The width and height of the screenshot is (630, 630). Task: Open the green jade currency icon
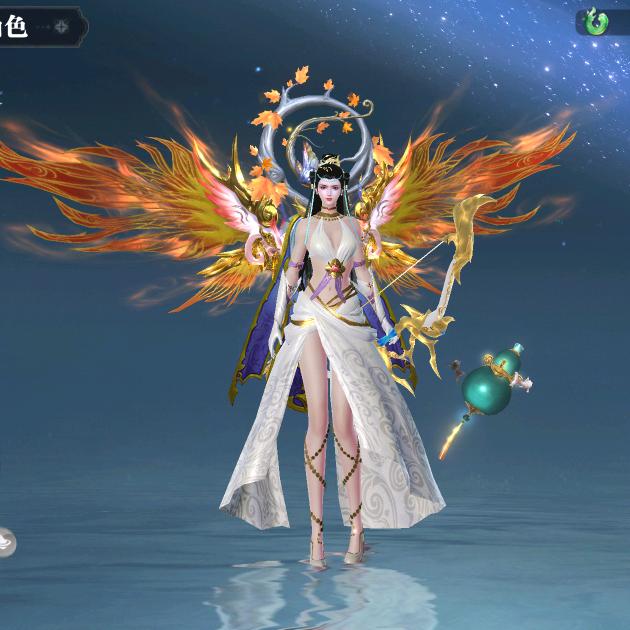pos(597,22)
